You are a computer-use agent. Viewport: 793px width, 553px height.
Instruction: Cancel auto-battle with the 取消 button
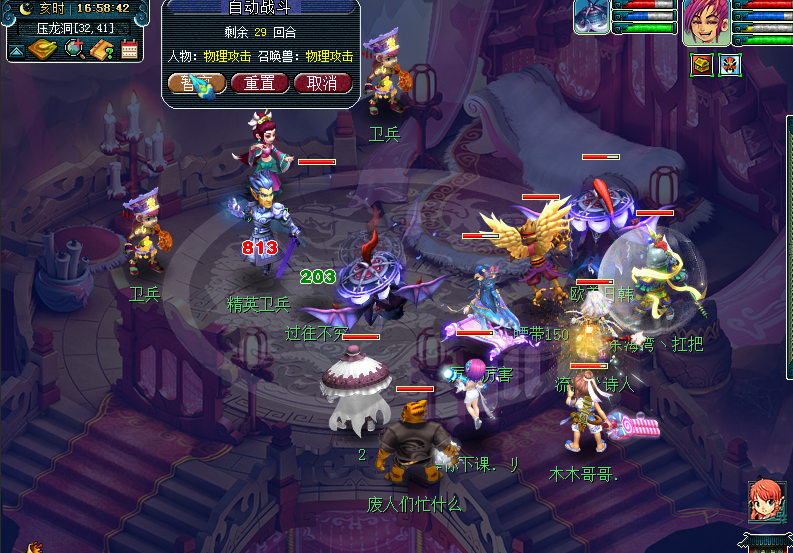(322, 83)
